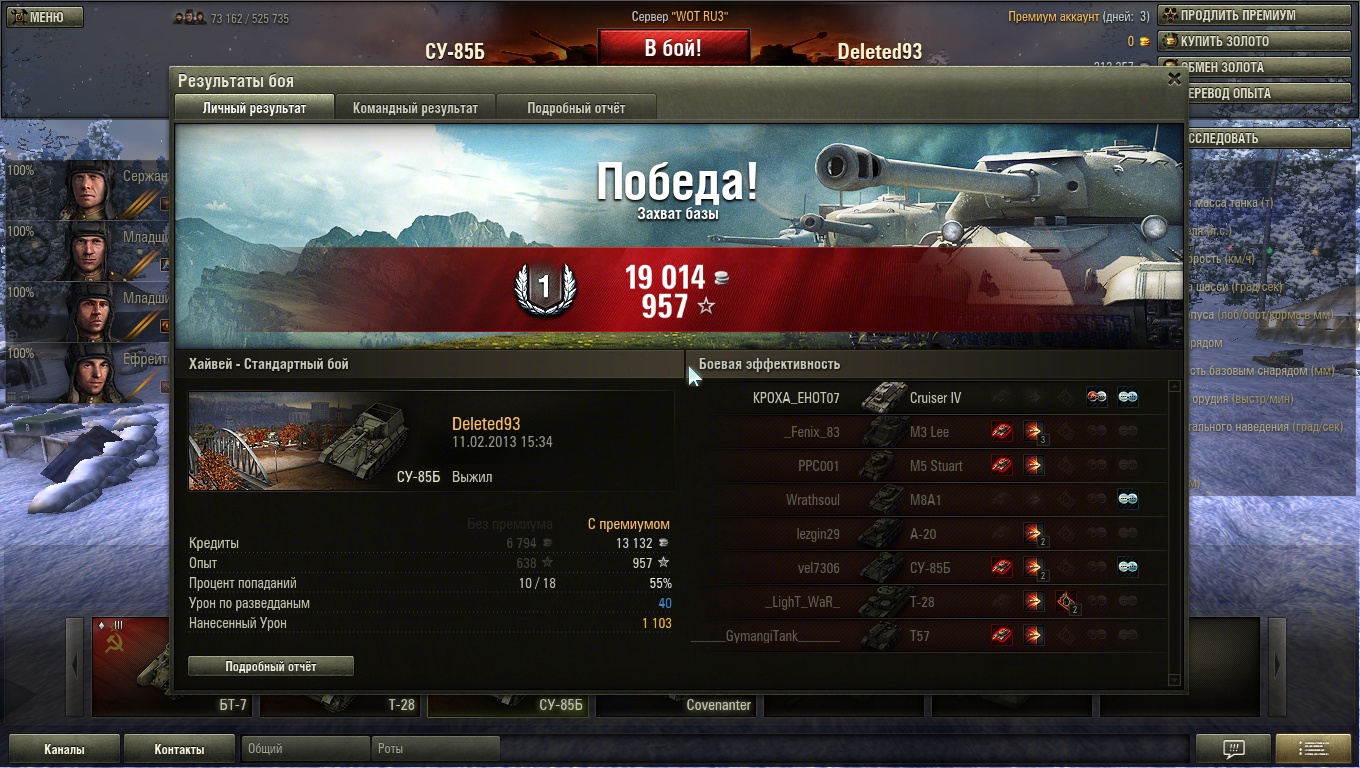Open the notification messages speech-bubble button
The image size is (1360, 768).
(1233, 749)
